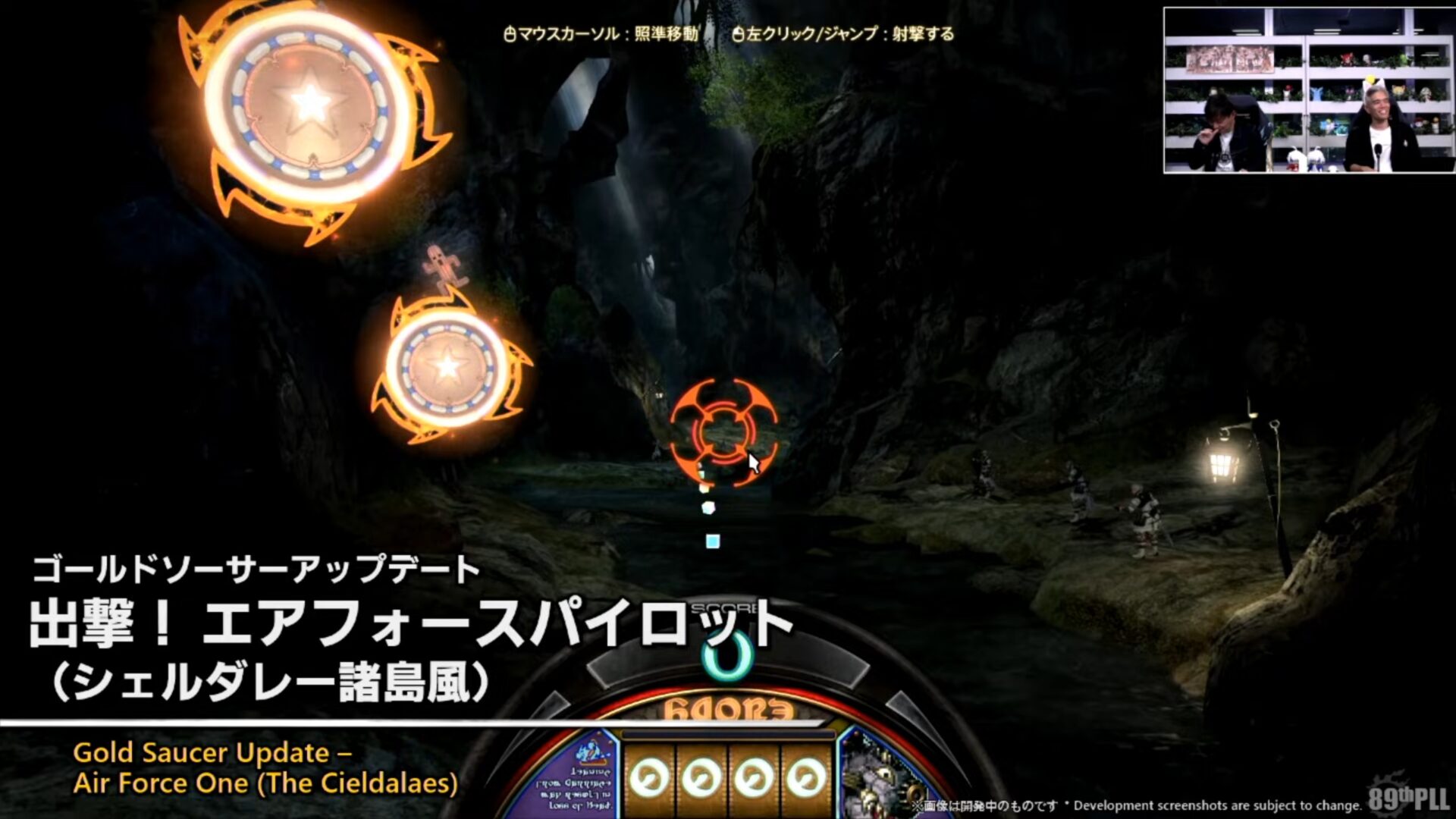
Task: Shoot the large glowing star target
Action: (x=309, y=106)
